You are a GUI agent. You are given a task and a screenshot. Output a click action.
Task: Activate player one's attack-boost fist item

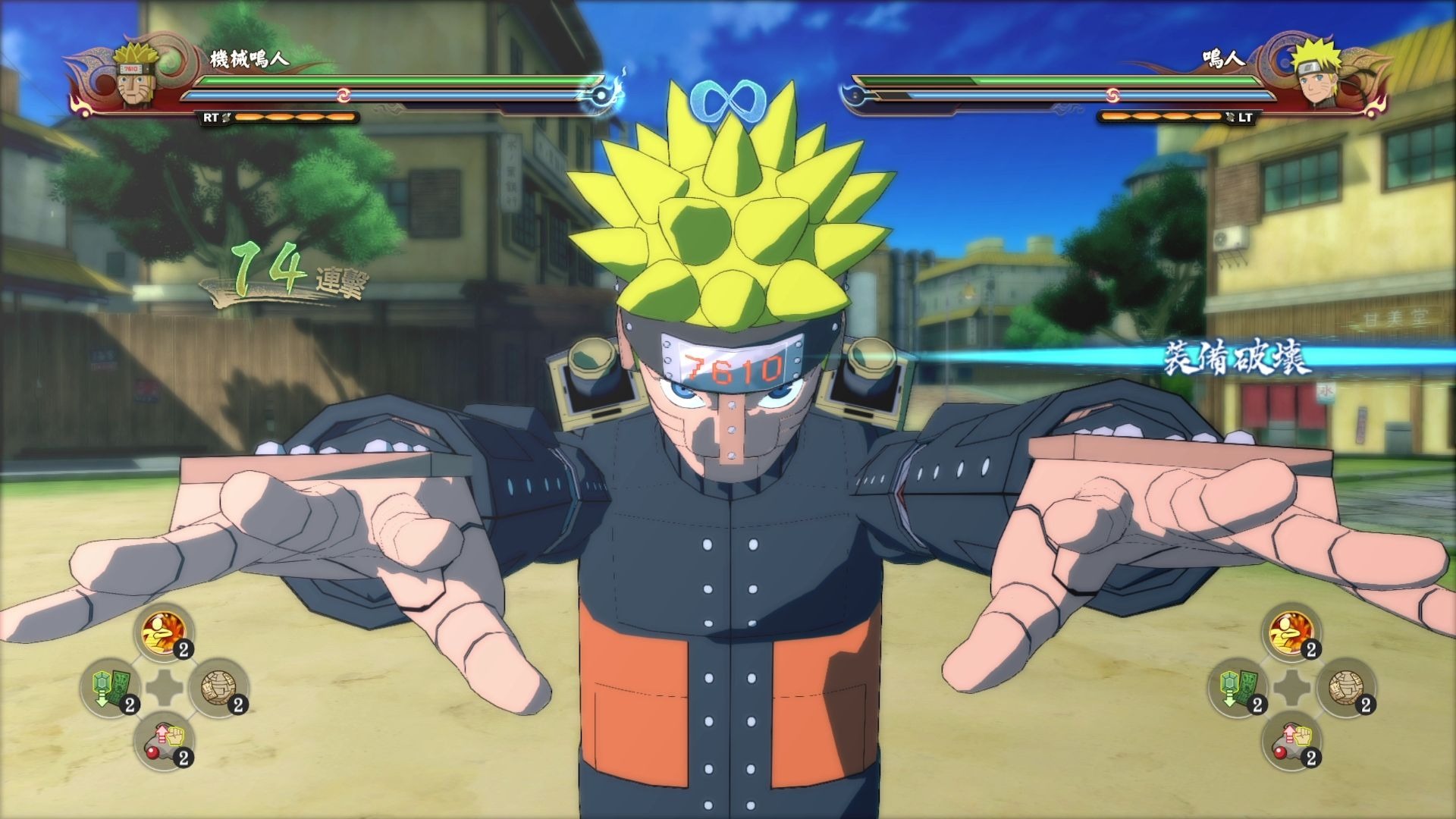[163, 741]
